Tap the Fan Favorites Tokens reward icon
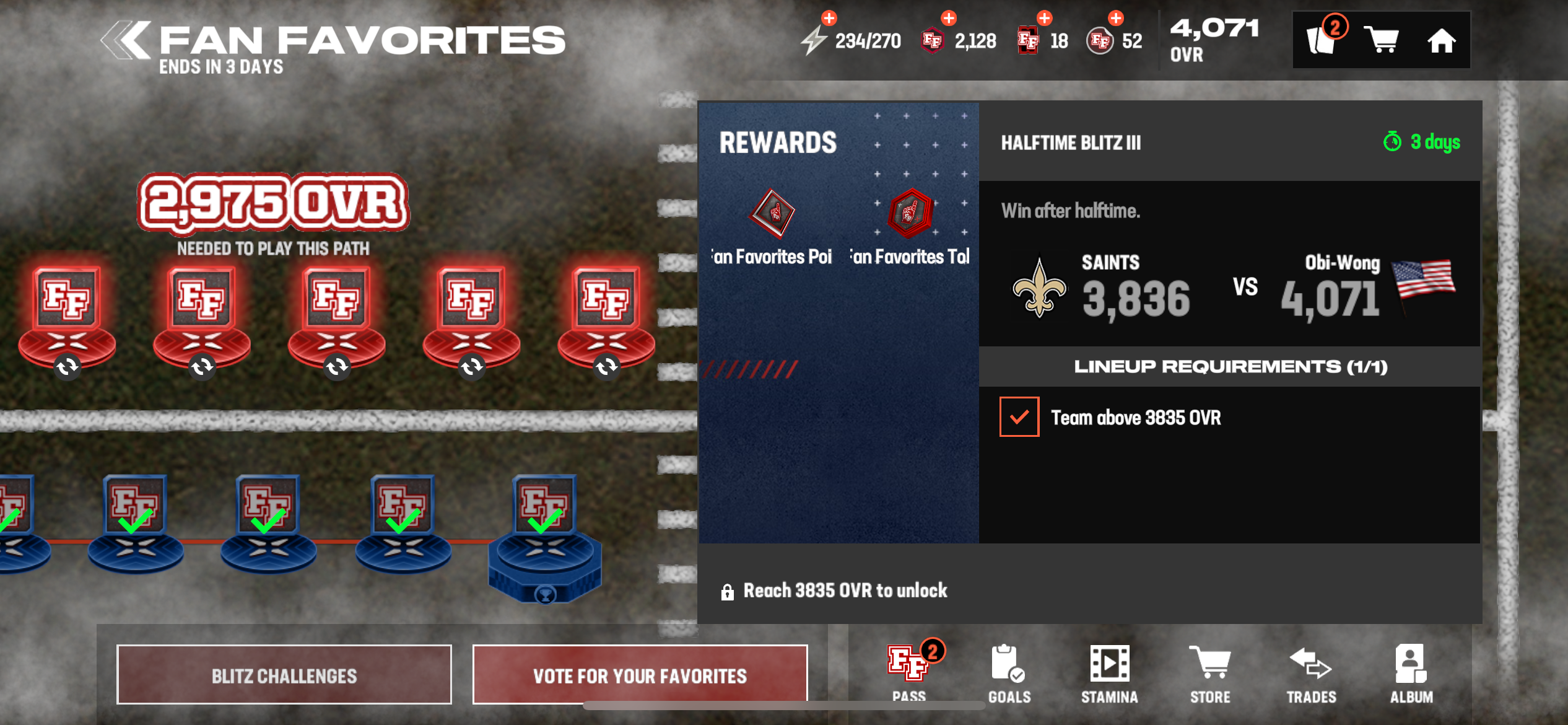 [910, 214]
